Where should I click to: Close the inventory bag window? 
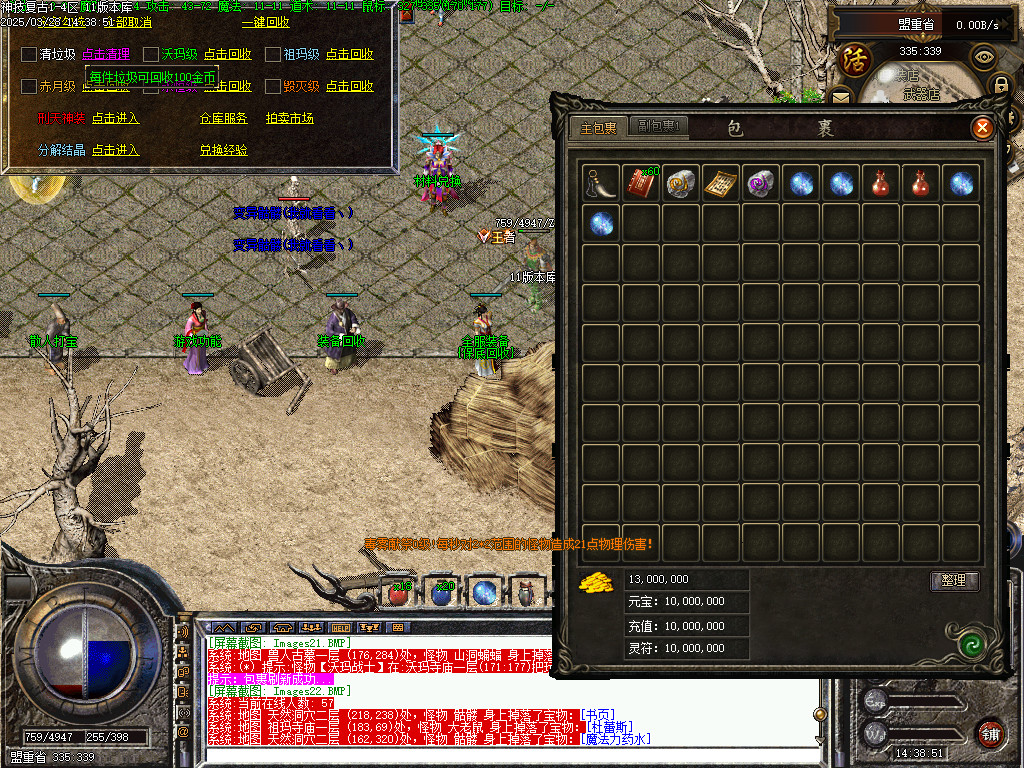(x=983, y=127)
